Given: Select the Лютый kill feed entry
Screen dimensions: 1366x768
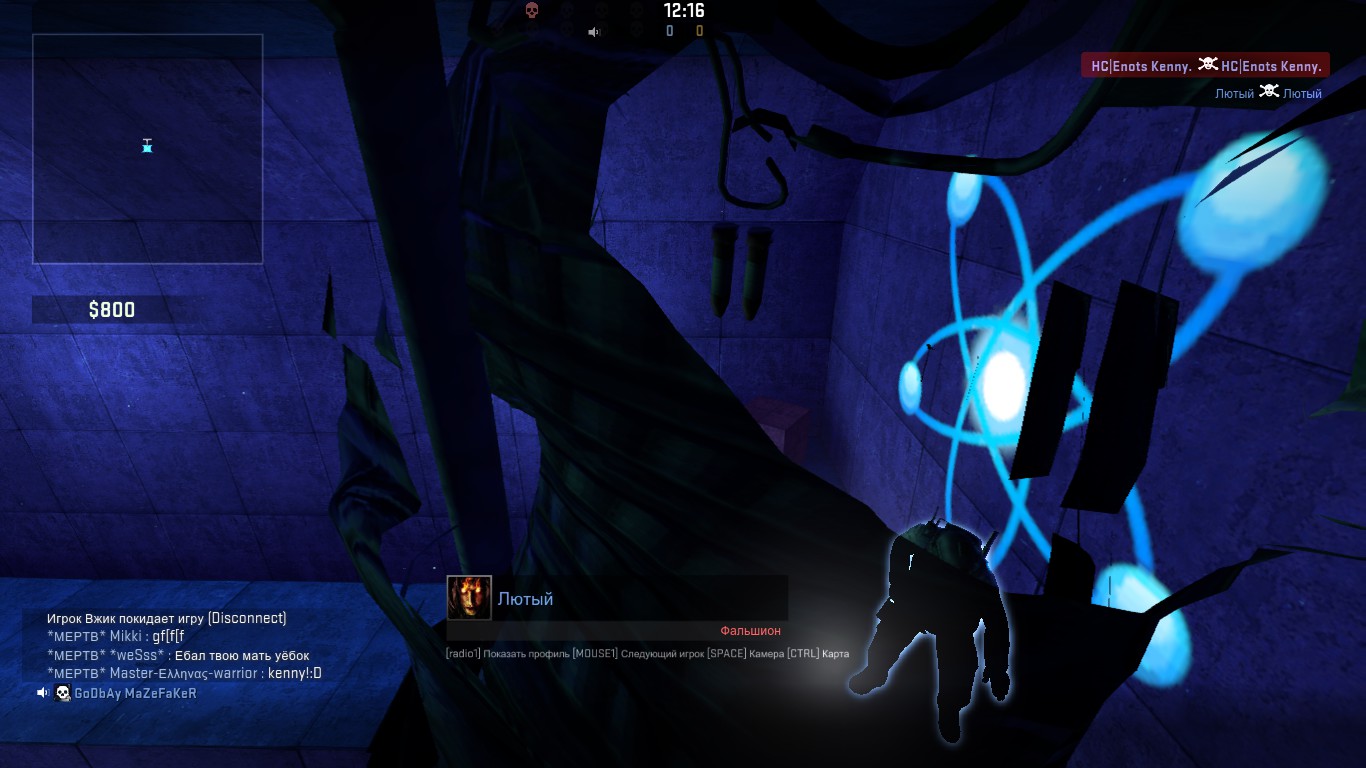Looking at the screenshot, I should (x=1268, y=93).
